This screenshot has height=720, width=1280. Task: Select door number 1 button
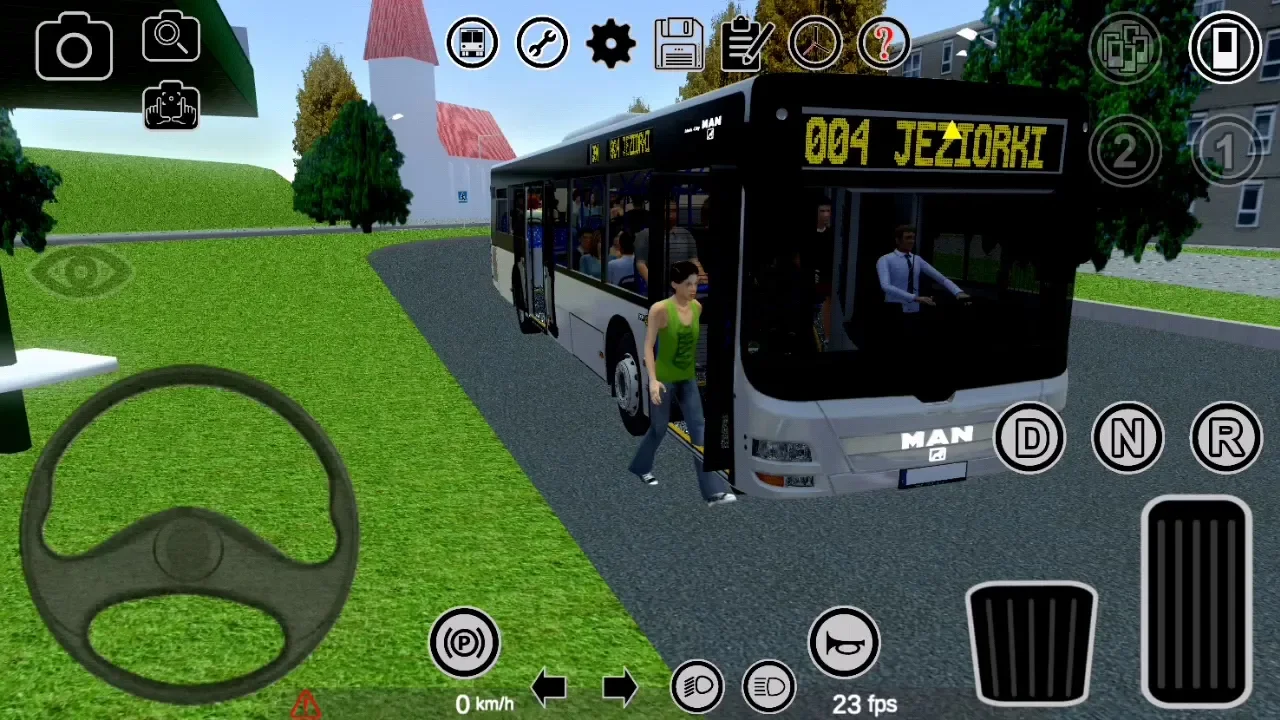(1225, 151)
